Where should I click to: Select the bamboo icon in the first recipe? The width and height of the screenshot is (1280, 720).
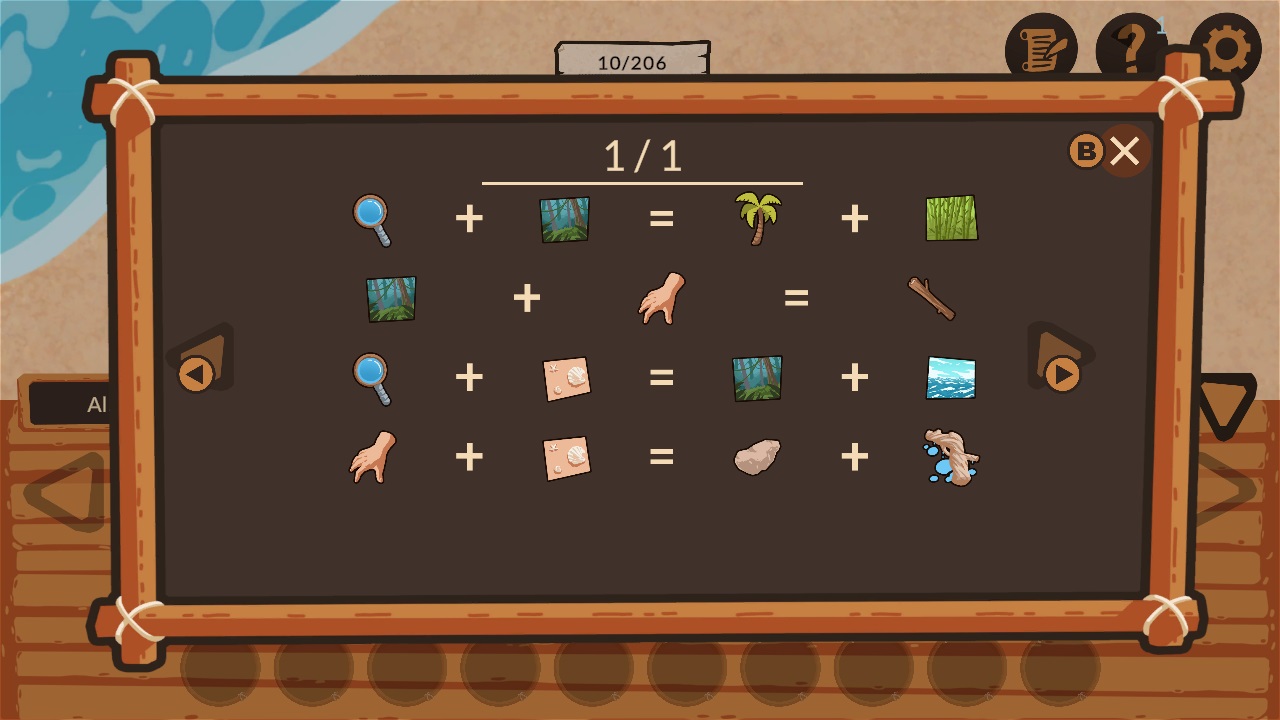(x=947, y=218)
